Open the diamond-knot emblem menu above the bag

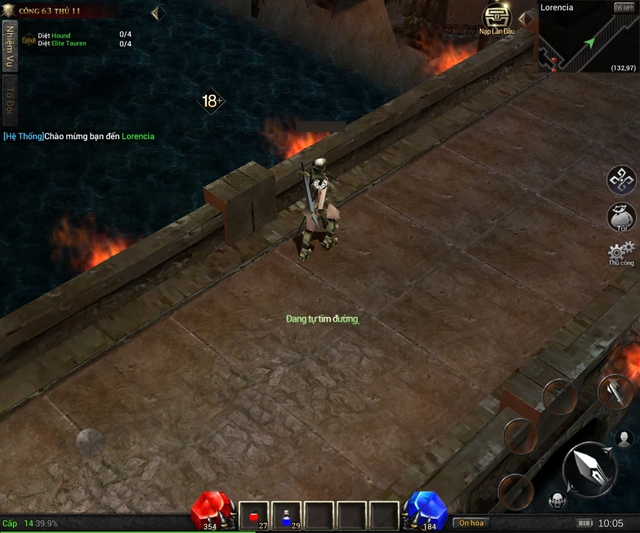click(x=622, y=179)
